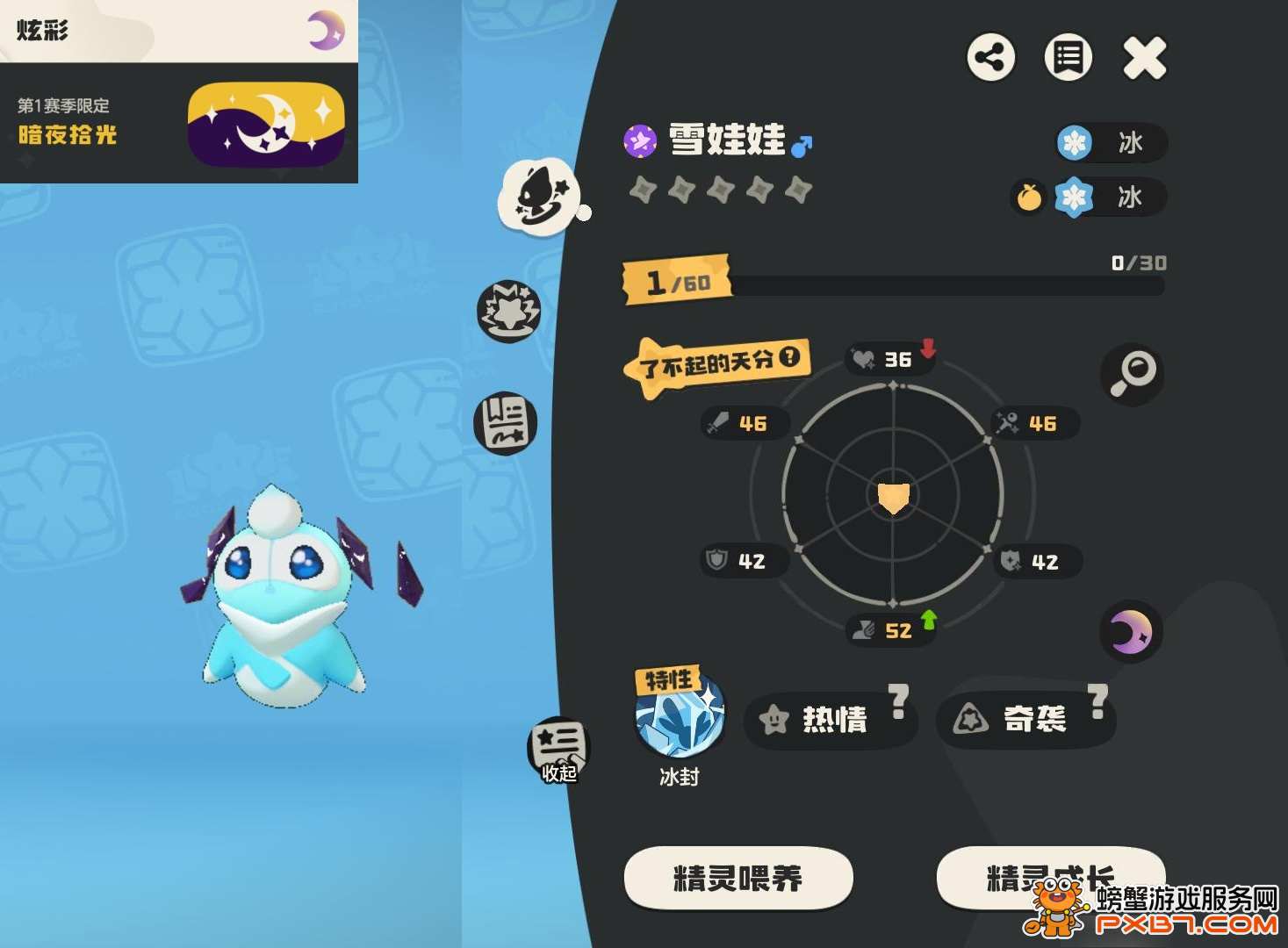Open the journal notebook icon
This screenshot has height=948, width=1288.
coord(507,423)
